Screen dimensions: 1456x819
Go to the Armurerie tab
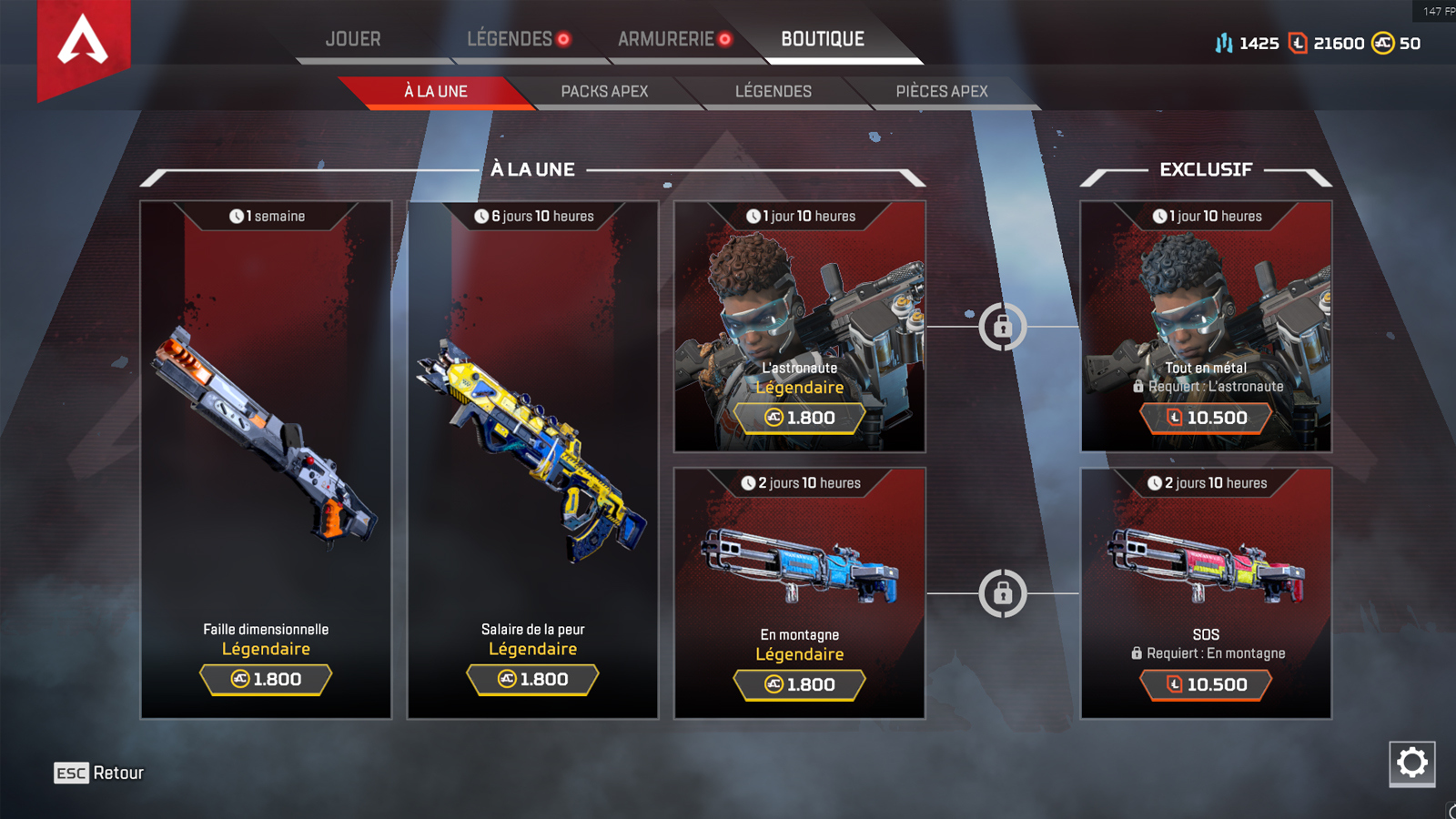[x=666, y=39]
